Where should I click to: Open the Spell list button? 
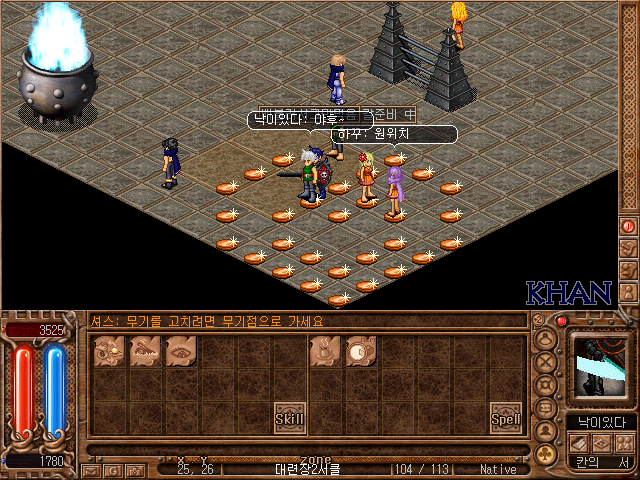click(506, 418)
